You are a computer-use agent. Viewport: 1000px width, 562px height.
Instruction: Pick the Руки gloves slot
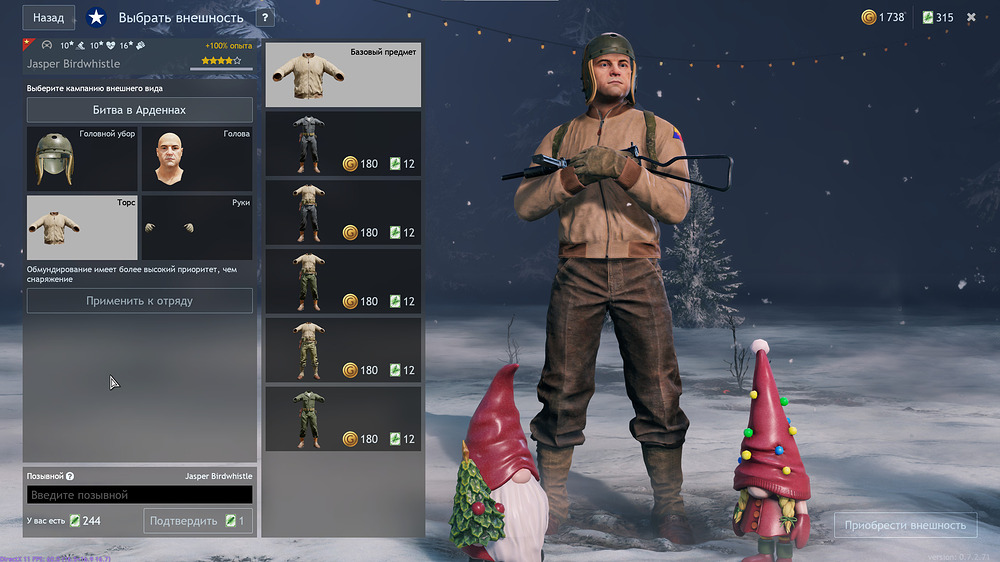click(196, 227)
